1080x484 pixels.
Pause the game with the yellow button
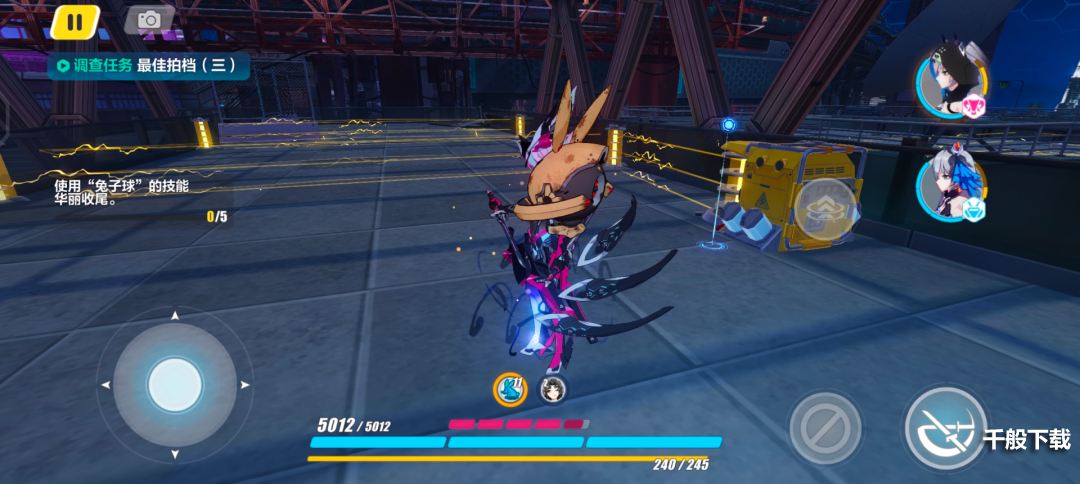(75, 20)
